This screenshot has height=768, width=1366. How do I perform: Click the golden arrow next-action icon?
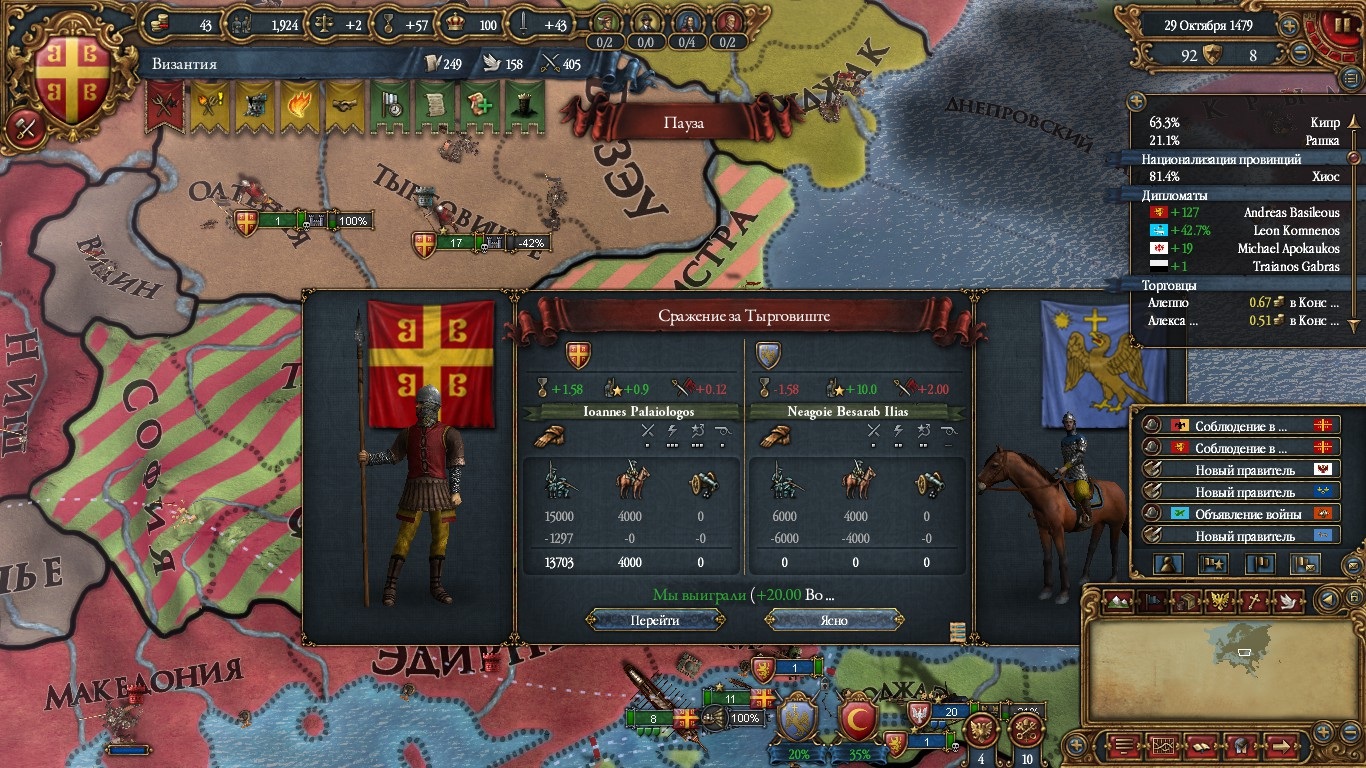[x=1281, y=747]
